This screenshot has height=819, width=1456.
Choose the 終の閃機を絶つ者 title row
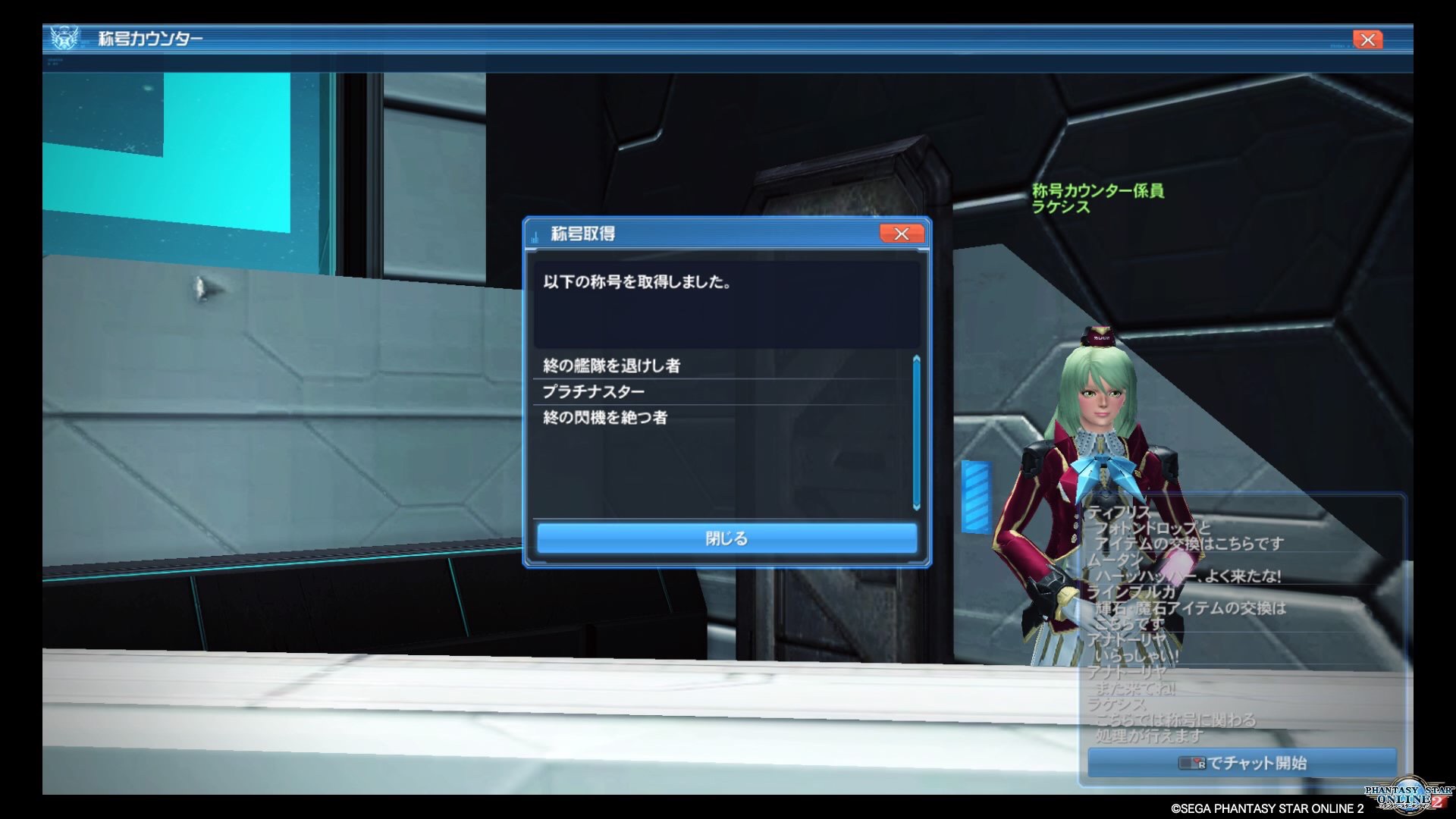click(604, 417)
